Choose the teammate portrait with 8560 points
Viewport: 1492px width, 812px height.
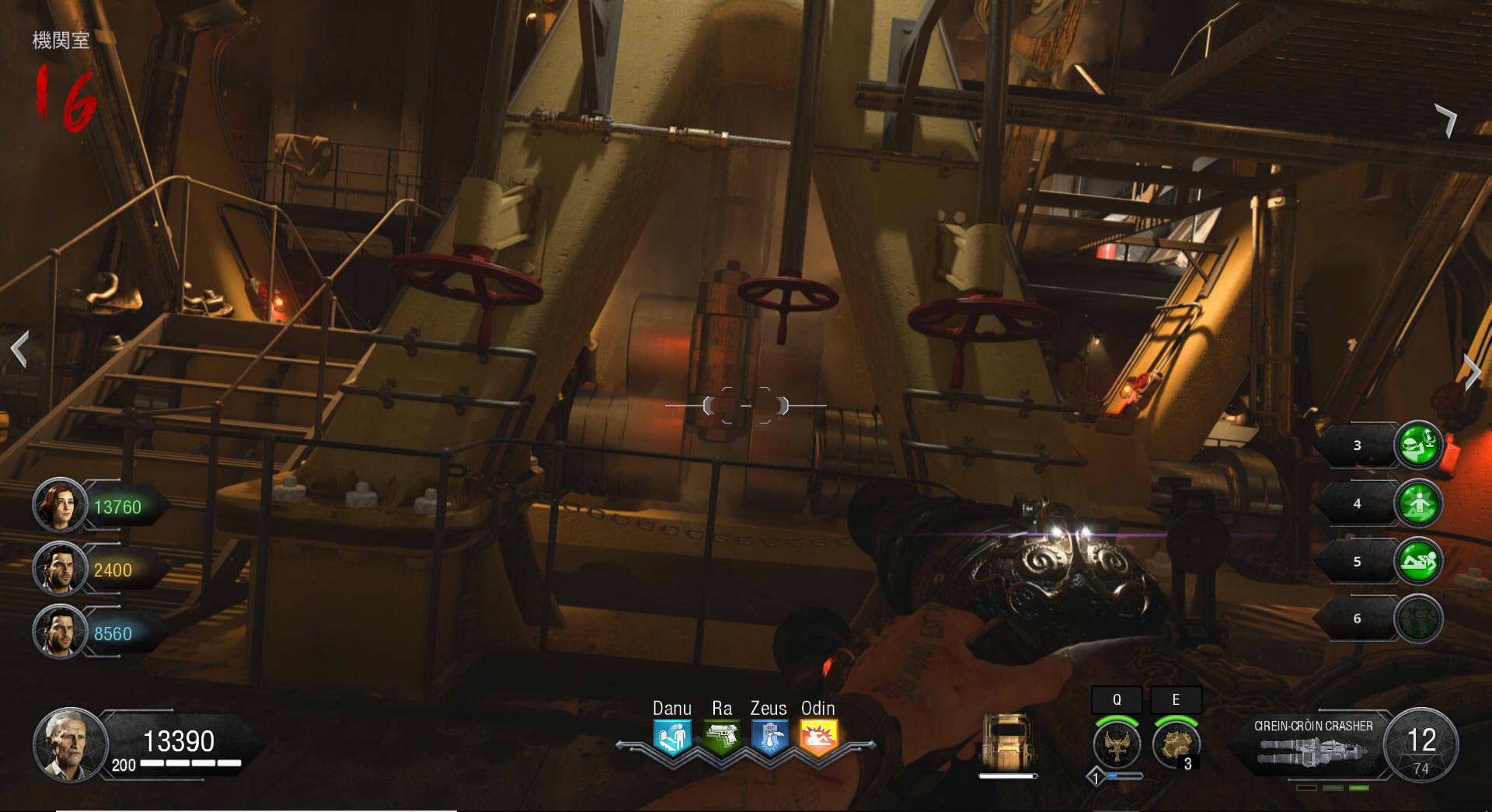(60, 632)
